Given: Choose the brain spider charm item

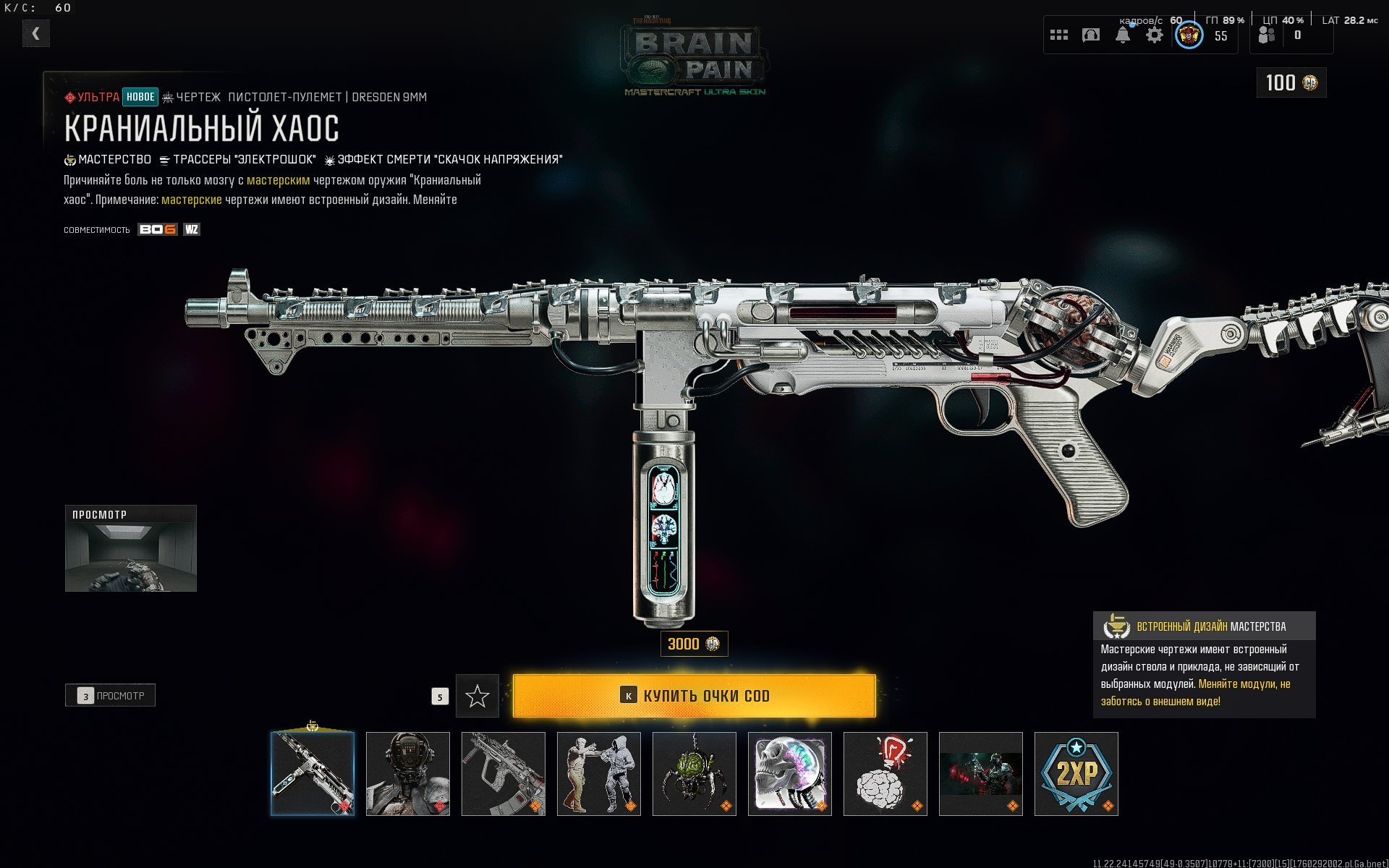Looking at the screenshot, I should (x=694, y=773).
